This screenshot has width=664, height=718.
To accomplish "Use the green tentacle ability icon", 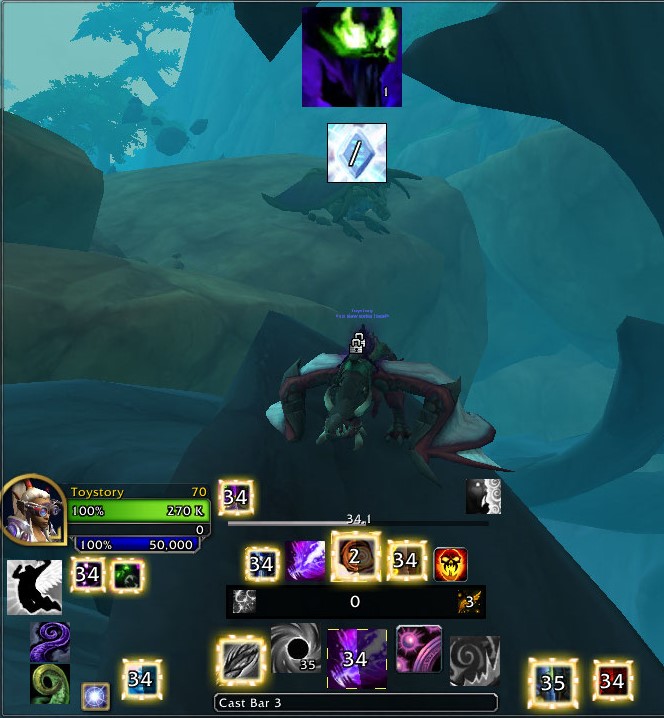I will [50, 684].
